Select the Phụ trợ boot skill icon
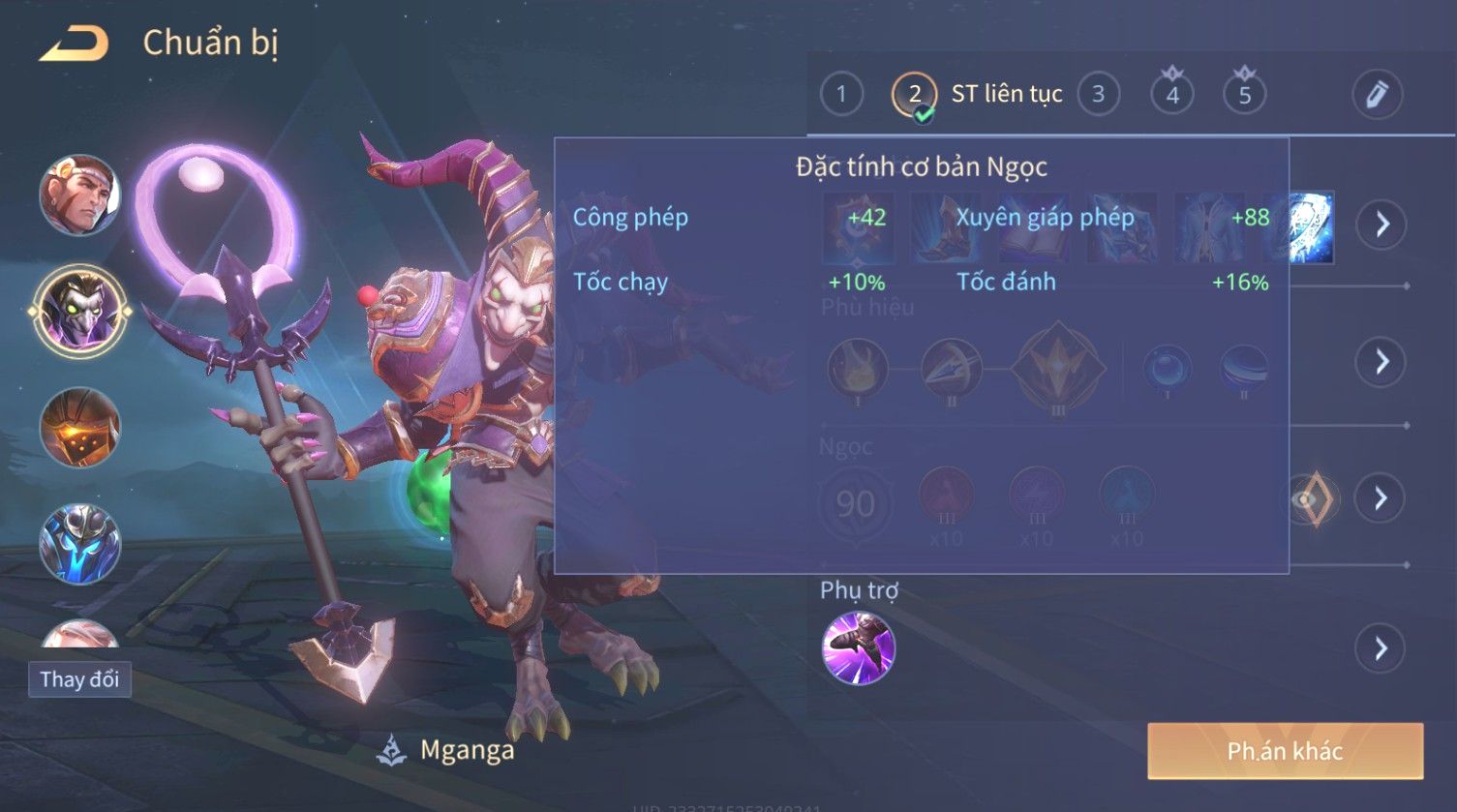This screenshot has height=812, width=1457. (x=858, y=648)
